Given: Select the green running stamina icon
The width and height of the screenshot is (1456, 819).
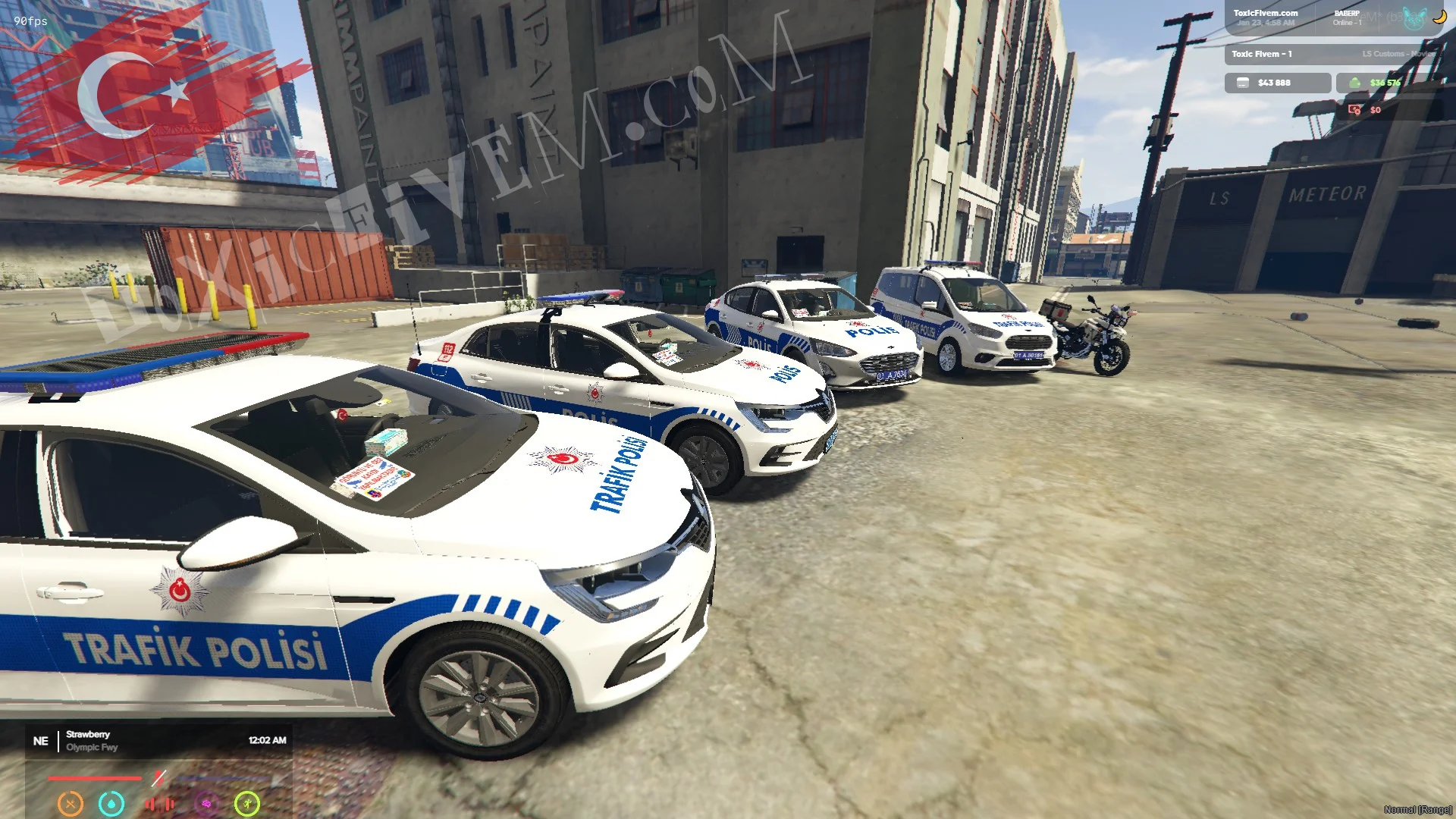Looking at the screenshot, I should pyautogui.click(x=247, y=803).
